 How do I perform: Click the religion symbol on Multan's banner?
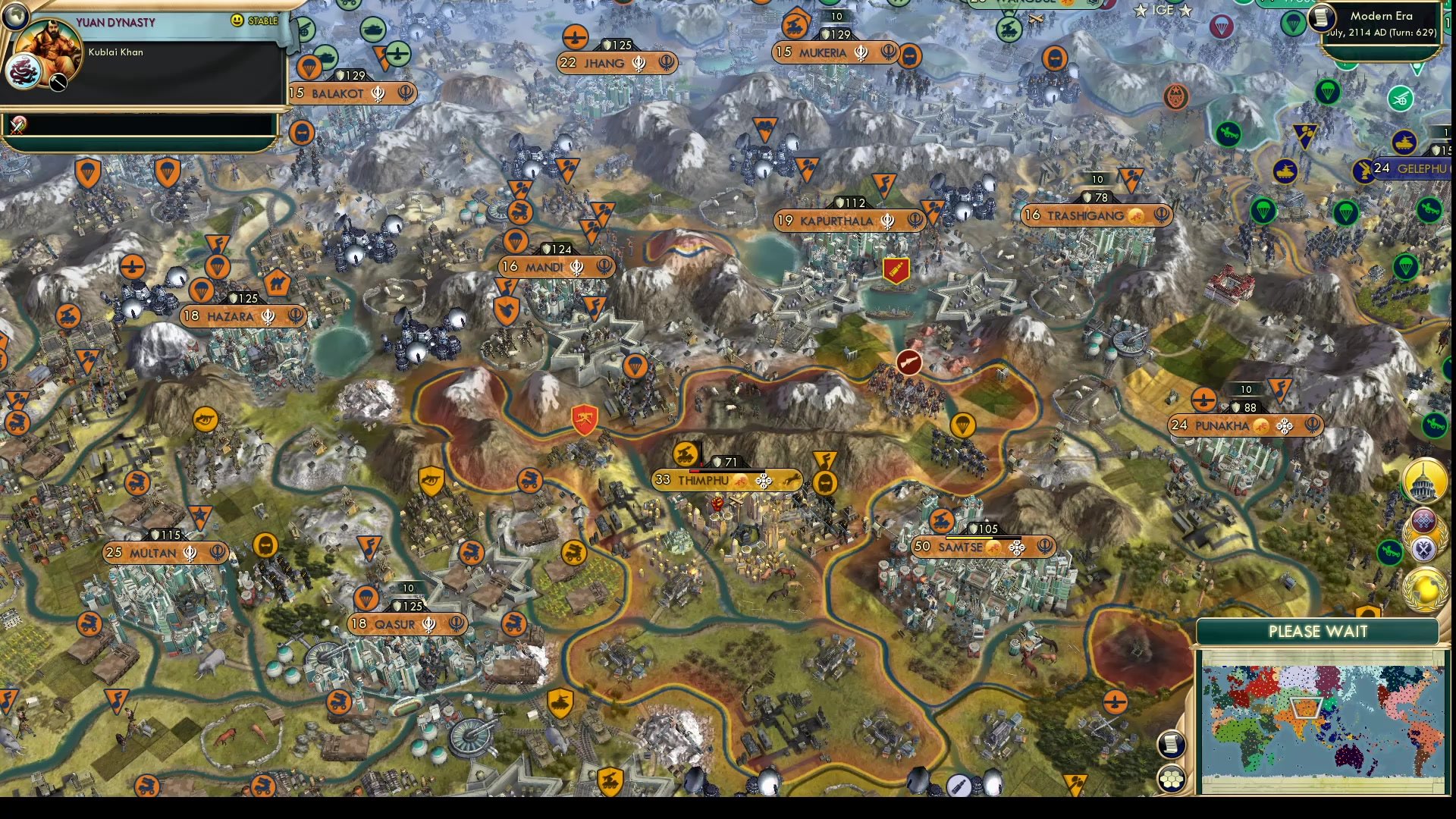(192, 554)
